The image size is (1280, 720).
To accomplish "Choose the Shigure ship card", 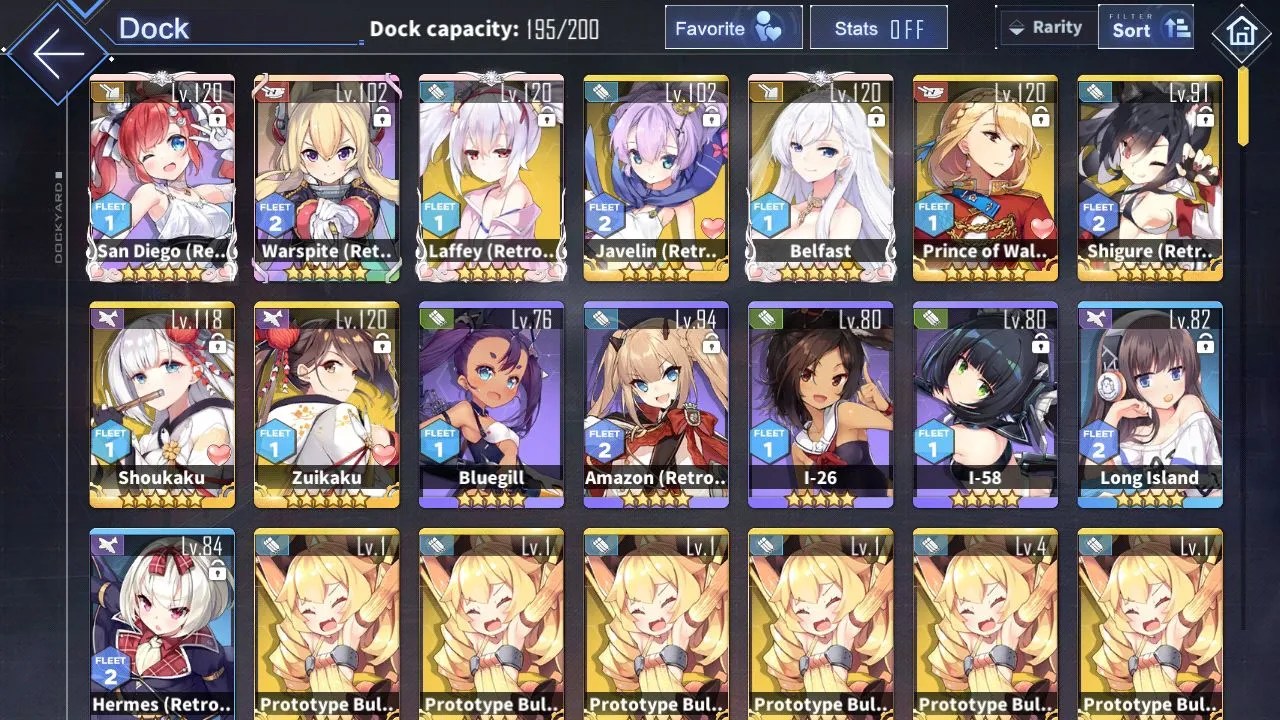I will click(x=1150, y=177).
